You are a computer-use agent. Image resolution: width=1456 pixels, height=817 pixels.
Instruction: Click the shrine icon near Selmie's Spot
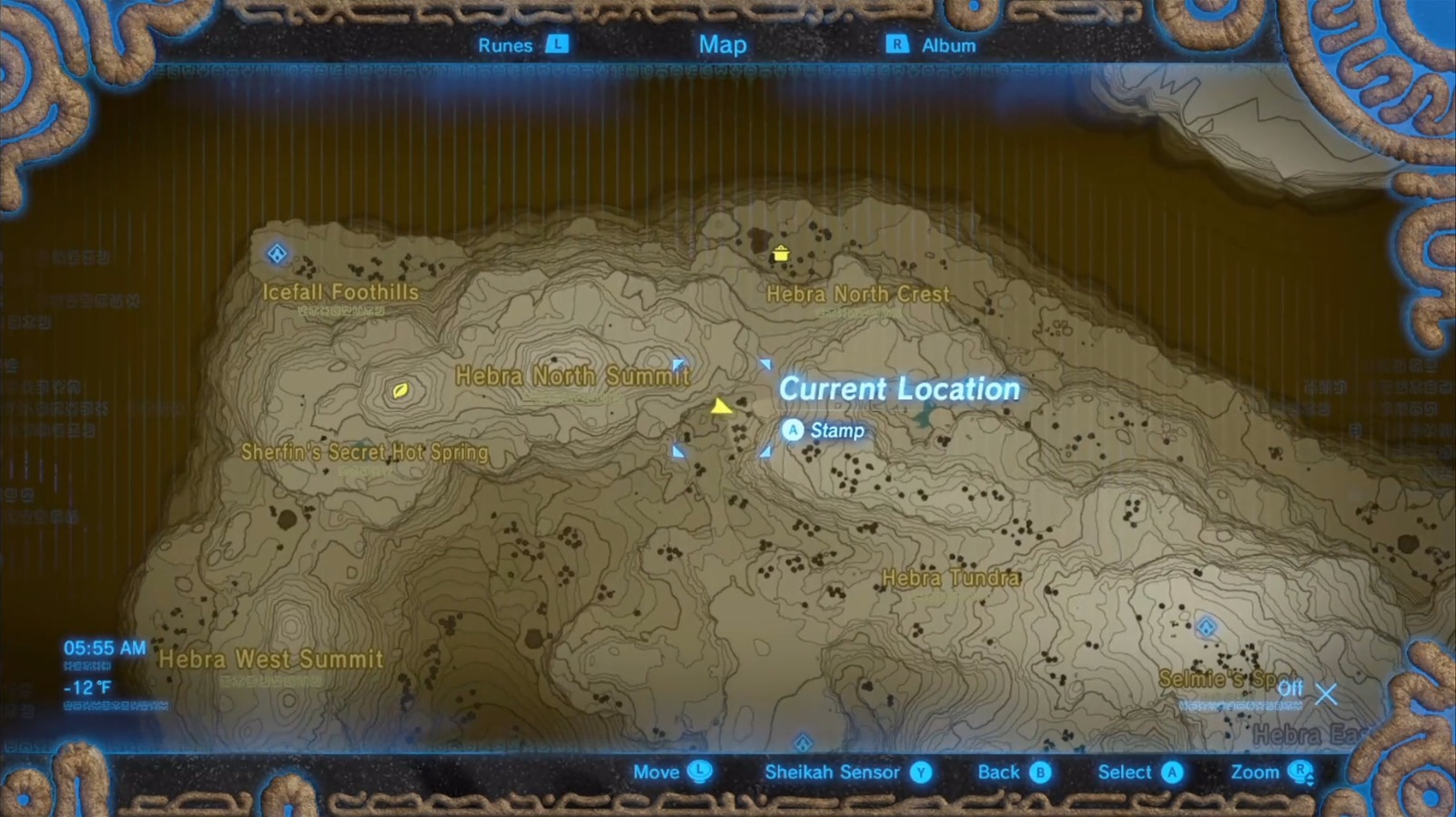1208,625
